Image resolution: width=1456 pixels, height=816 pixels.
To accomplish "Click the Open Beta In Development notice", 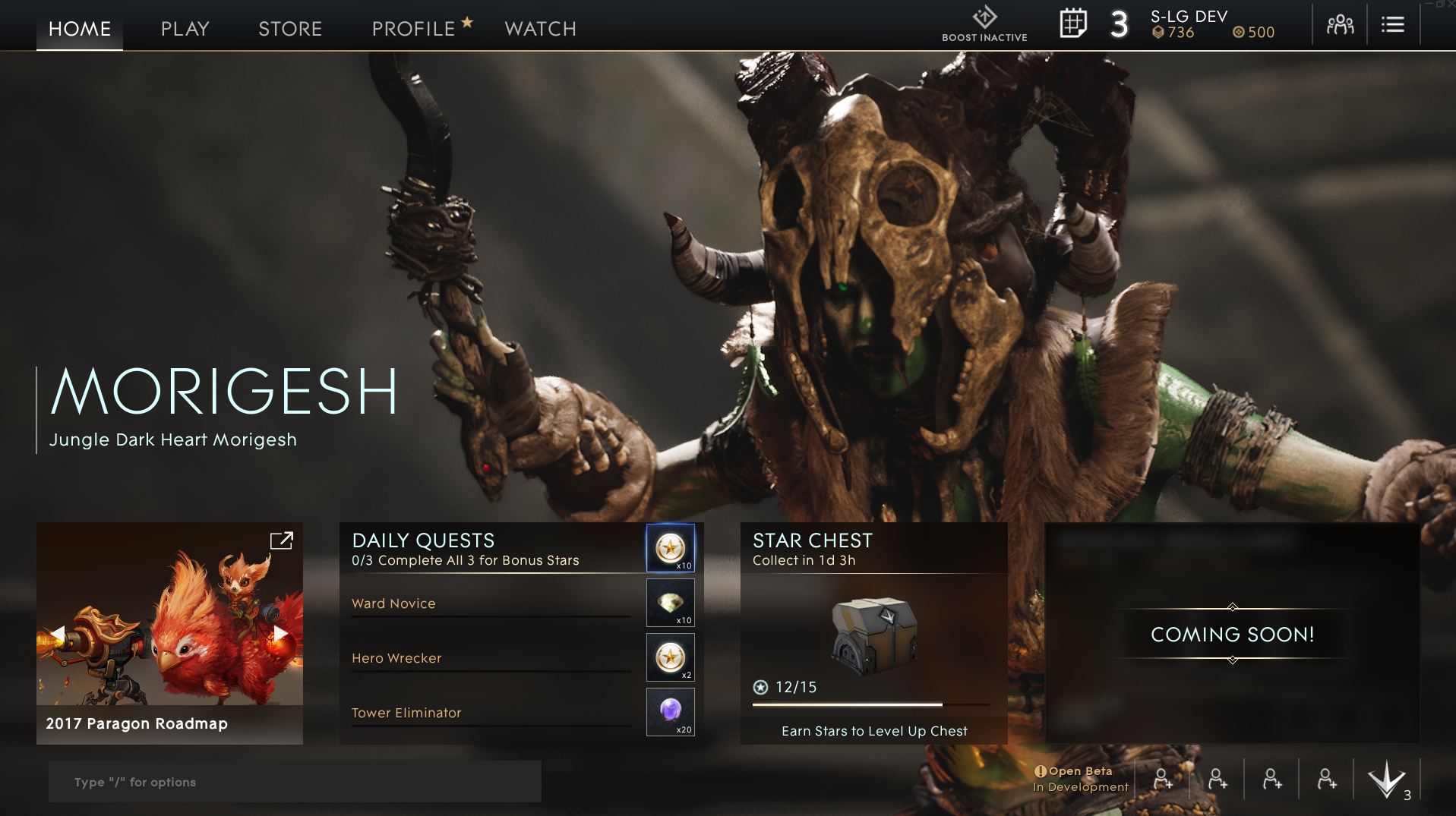I will pos(1080,780).
